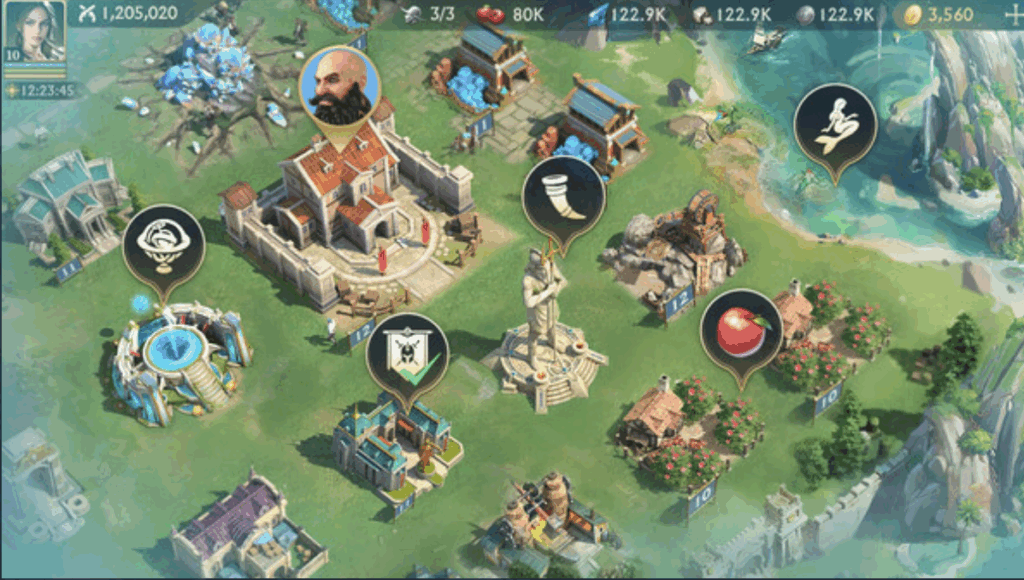Image resolution: width=1024 pixels, height=580 pixels.
Task: Open the player avatar profile
Action: [x=34, y=32]
